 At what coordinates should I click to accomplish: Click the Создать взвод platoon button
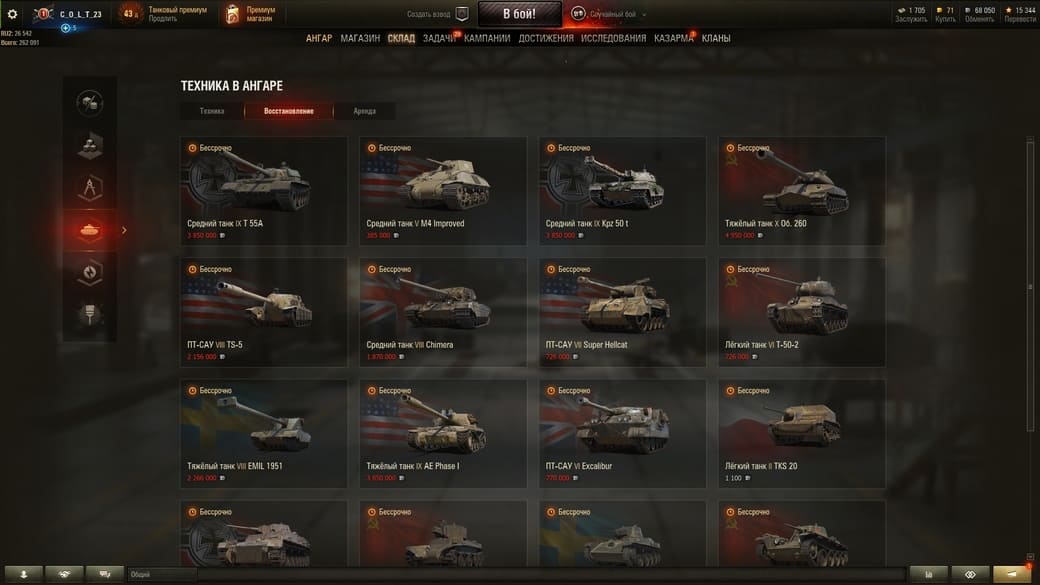point(437,14)
